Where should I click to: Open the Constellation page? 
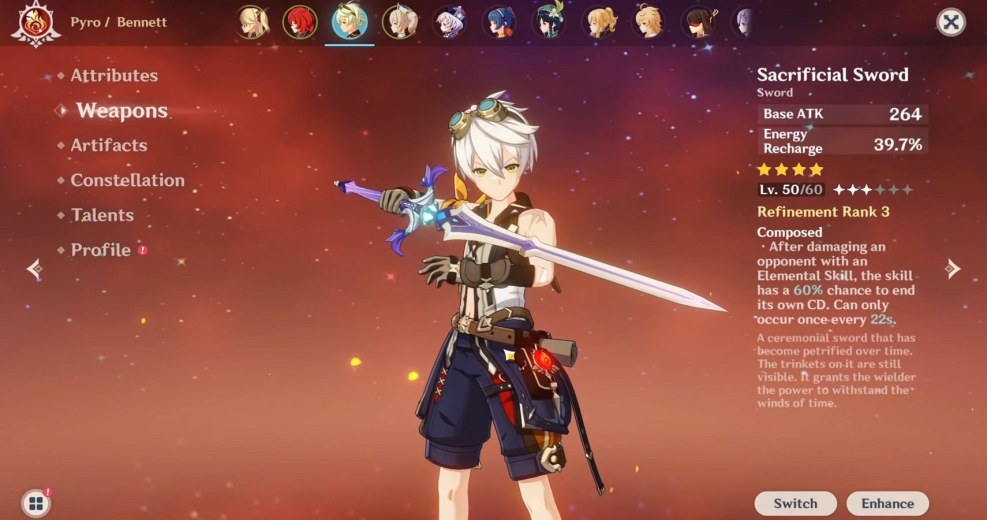click(127, 181)
